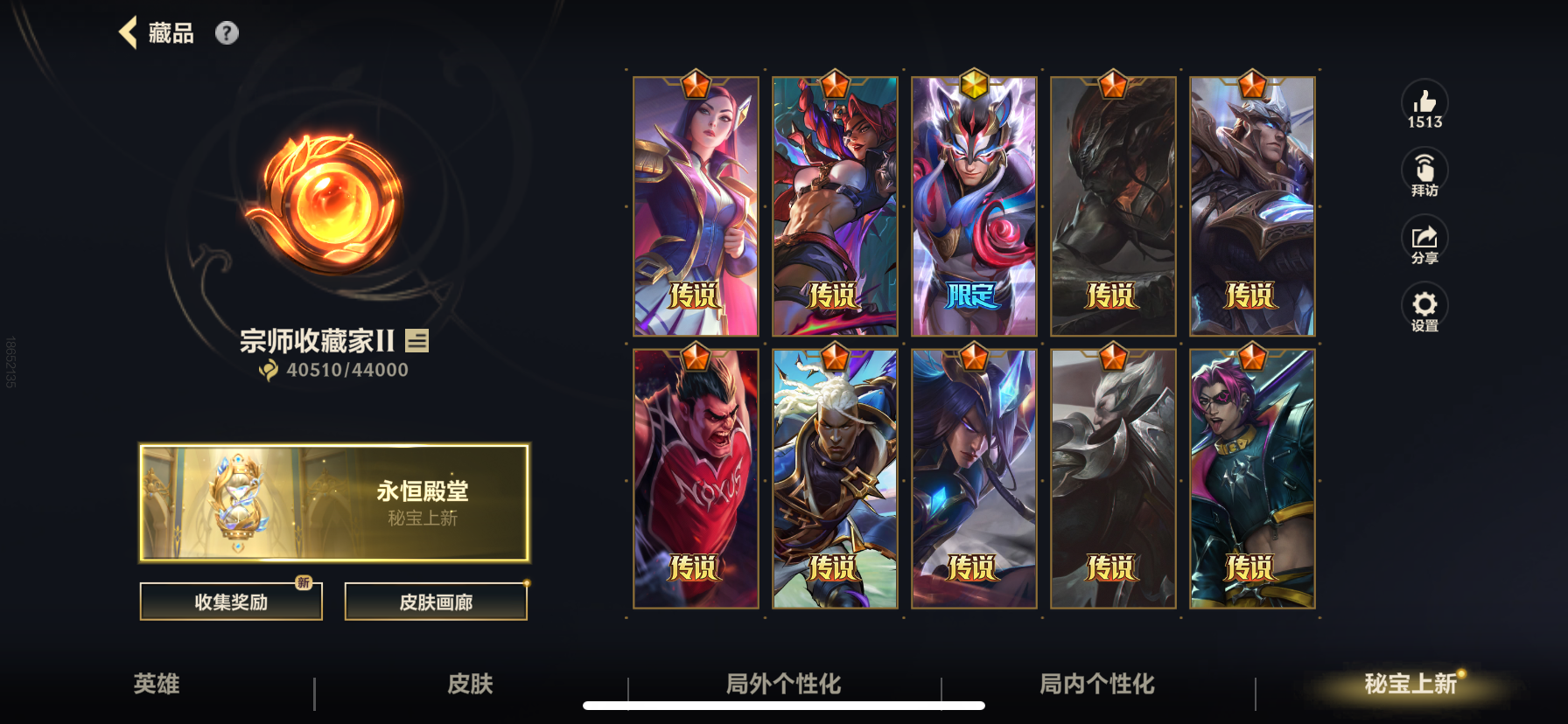The image size is (1568, 724).
Task: Switch to the 英雄 tab
Action: click(x=159, y=686)
